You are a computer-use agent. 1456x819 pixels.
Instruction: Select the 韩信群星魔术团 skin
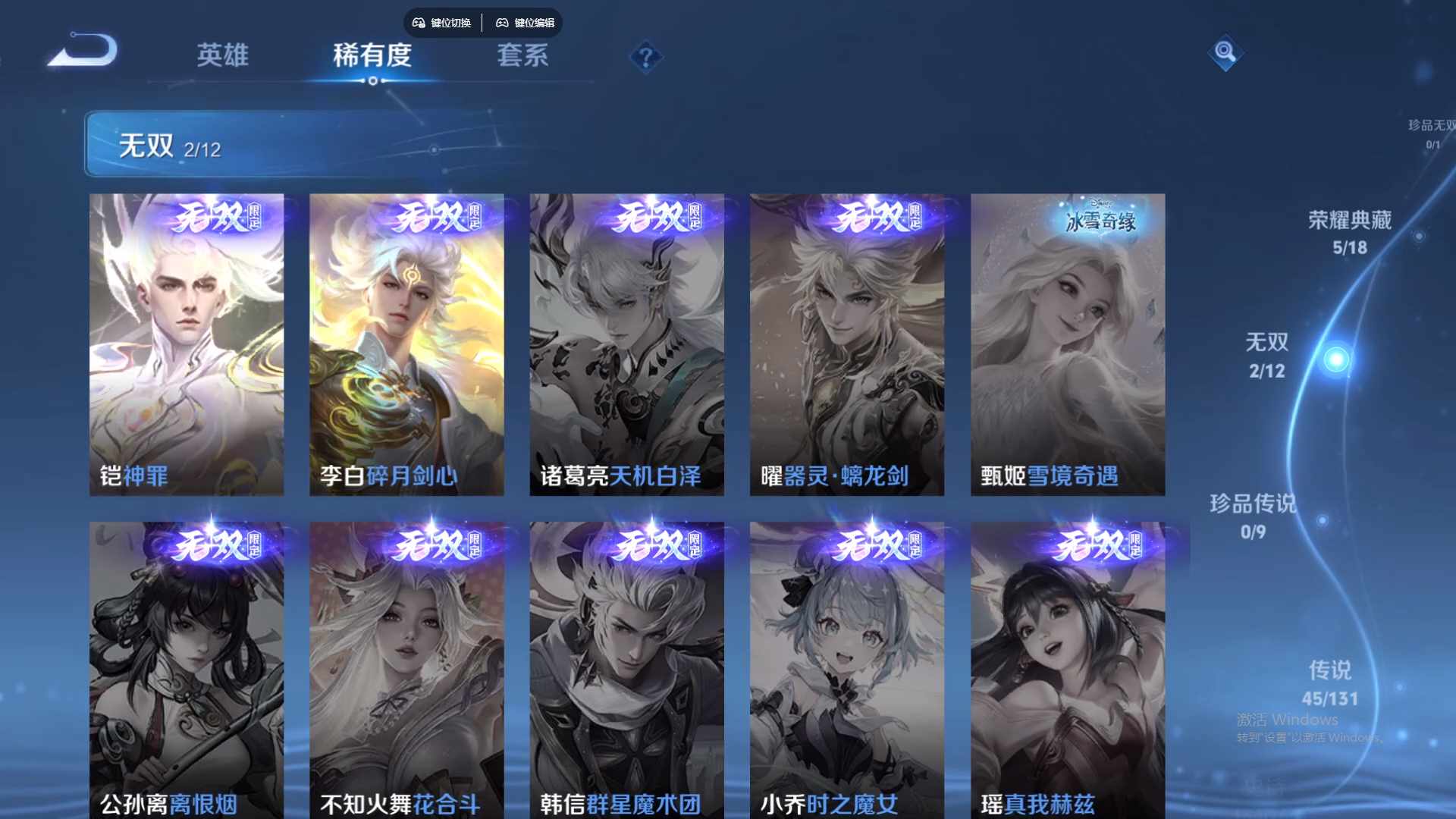click(x=627, y=667)
